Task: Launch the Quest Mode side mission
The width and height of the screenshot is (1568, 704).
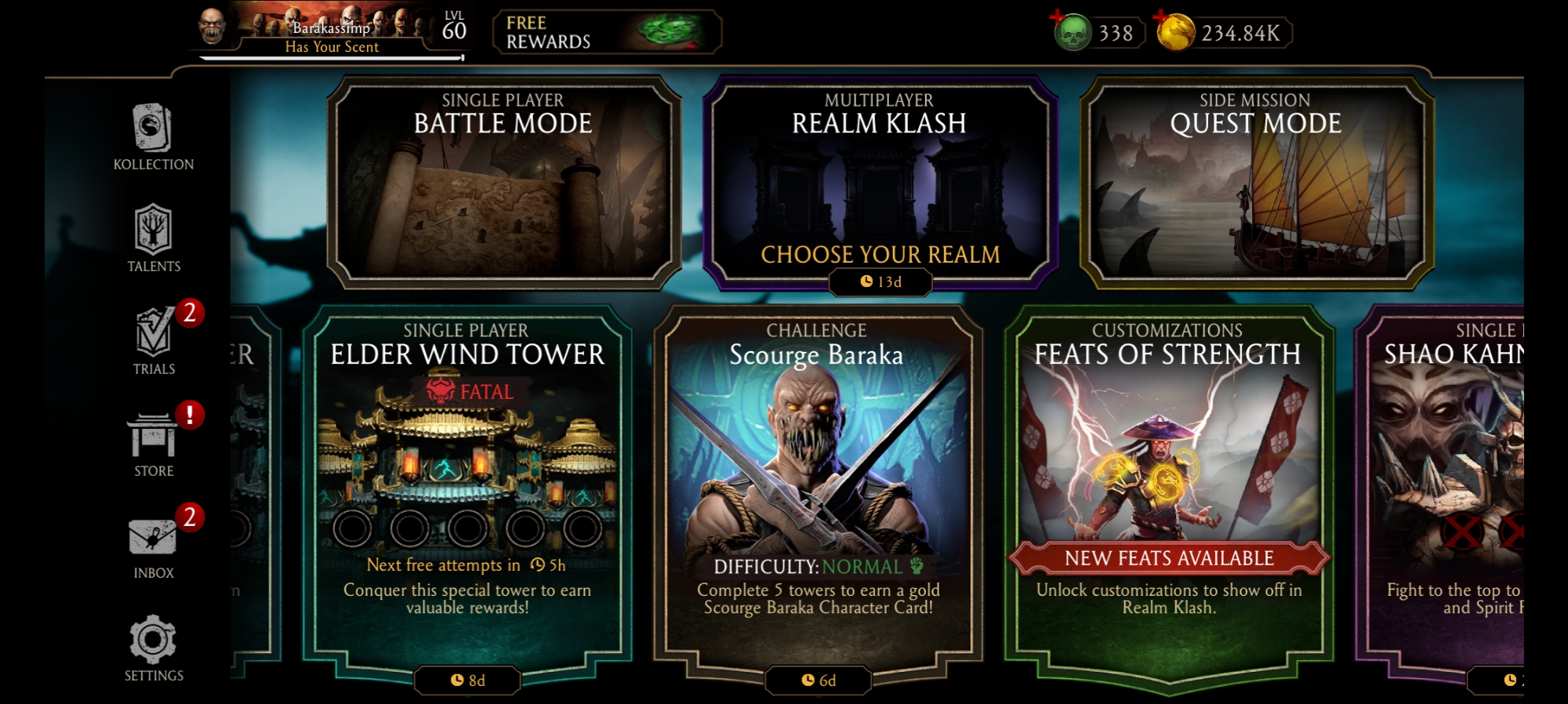Action: 1256,183
